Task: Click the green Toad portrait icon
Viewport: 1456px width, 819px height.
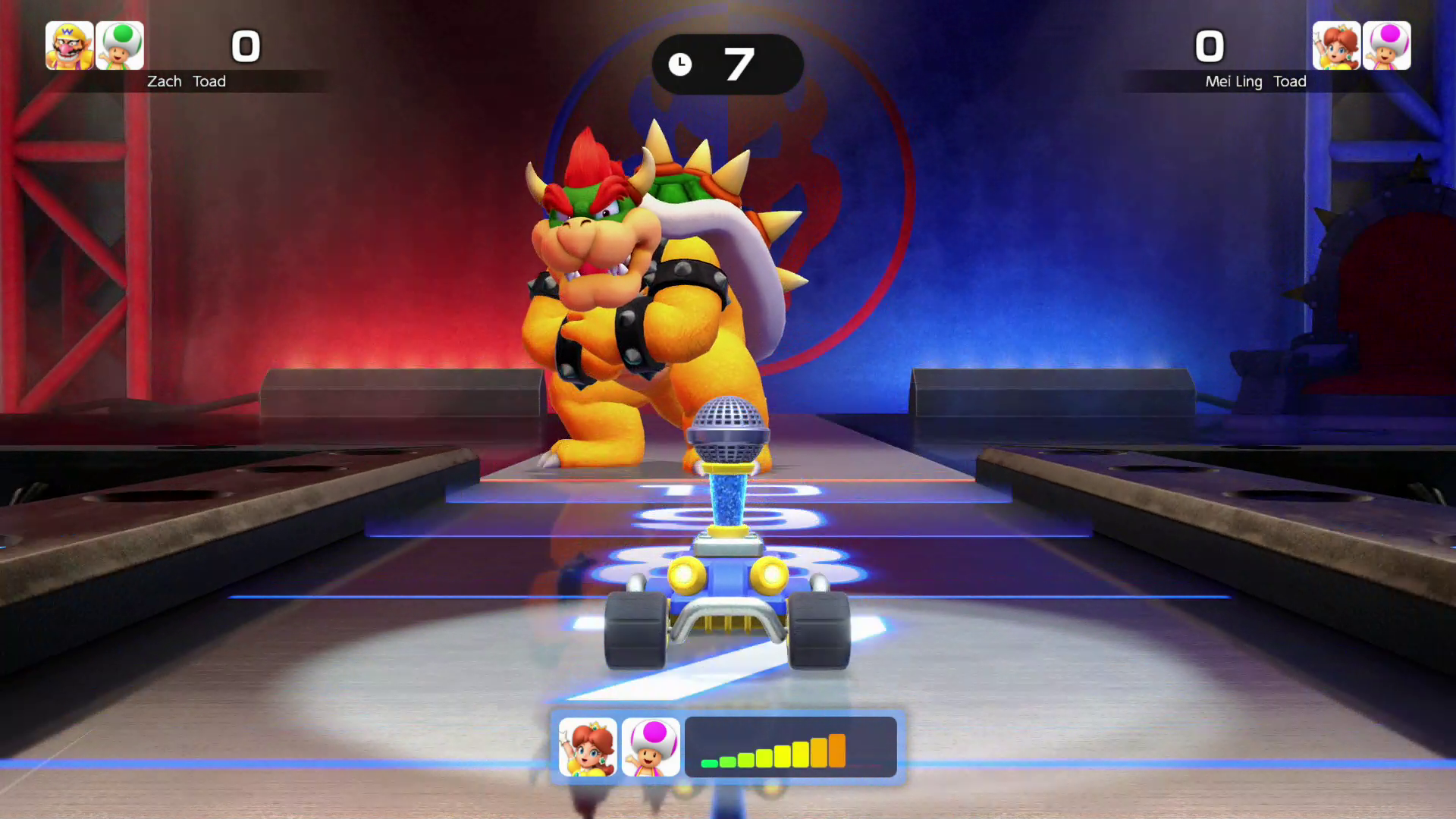Action: [x=120, y=45]
